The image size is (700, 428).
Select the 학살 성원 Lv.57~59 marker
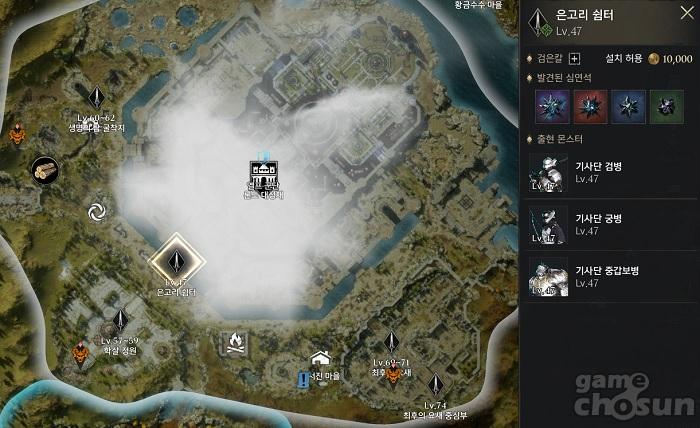pyautogui.click(x=120, y=321)
